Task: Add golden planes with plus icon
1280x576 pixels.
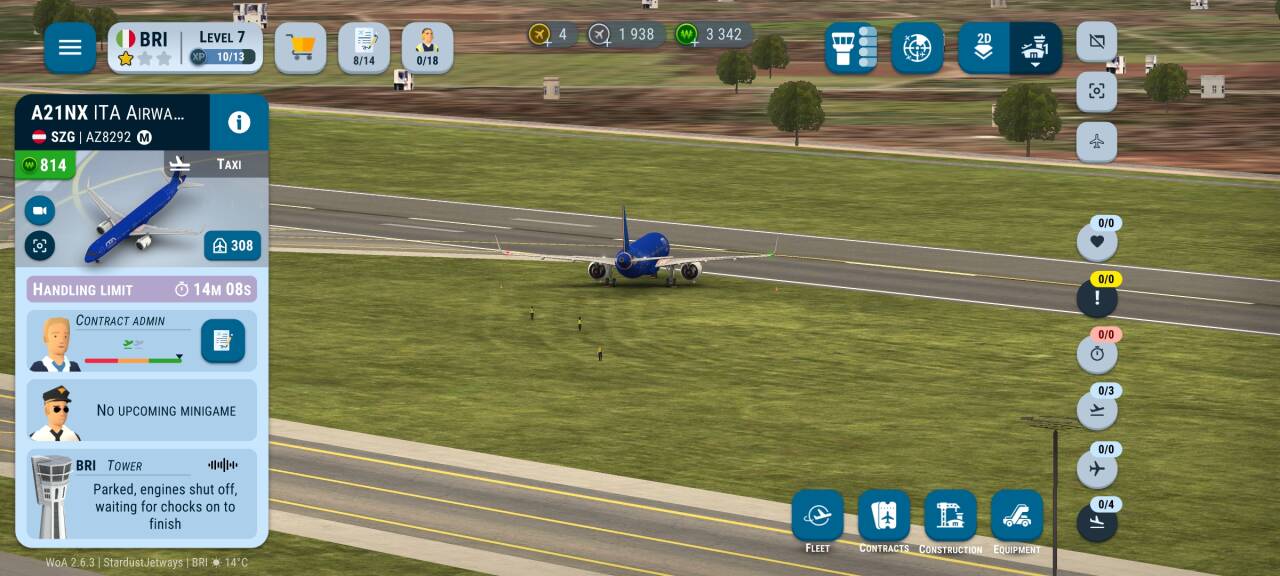Action: click(x=540, y=34)
